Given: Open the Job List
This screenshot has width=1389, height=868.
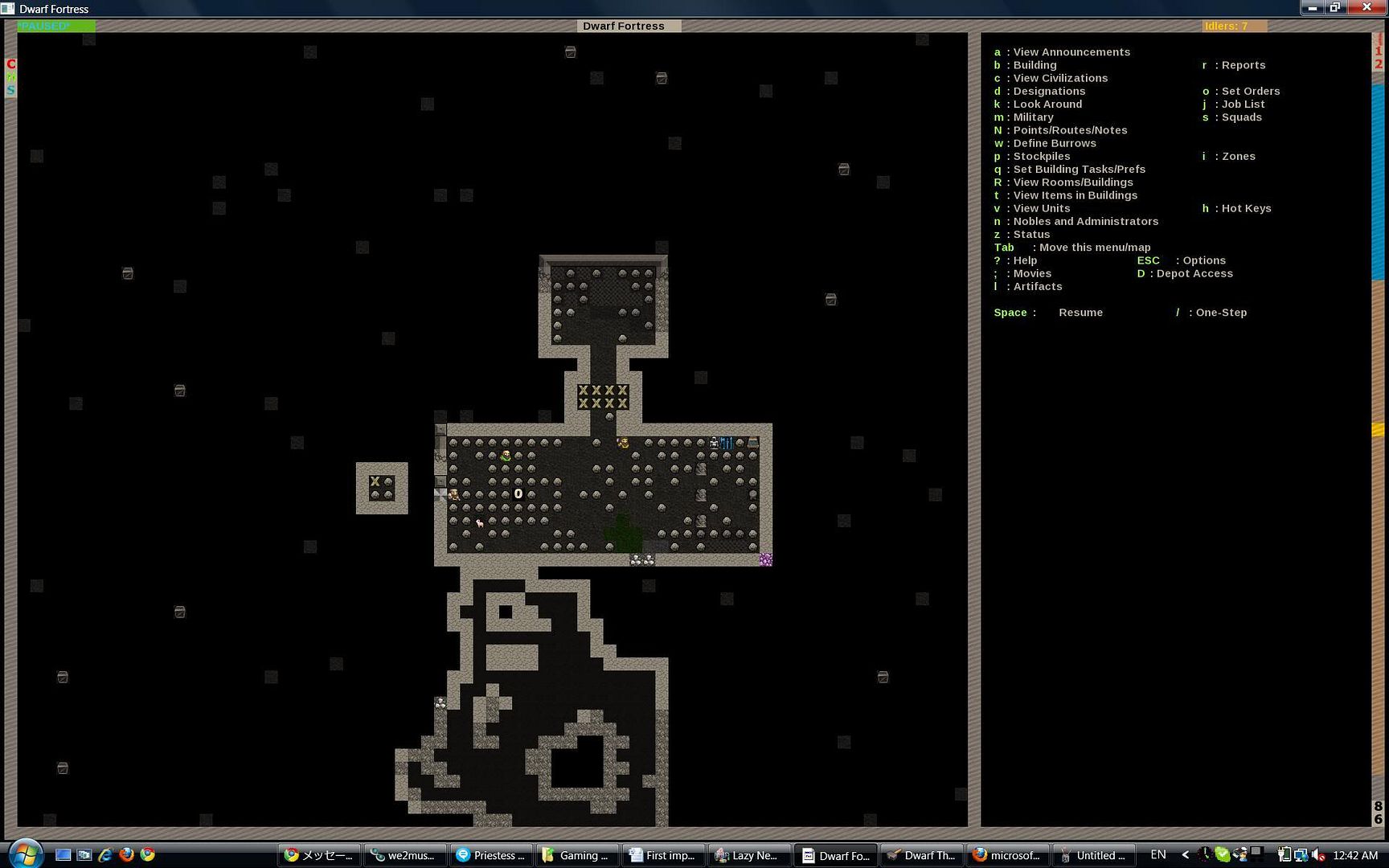Looking at the screenshot, I should click(x=1243, y=104).
